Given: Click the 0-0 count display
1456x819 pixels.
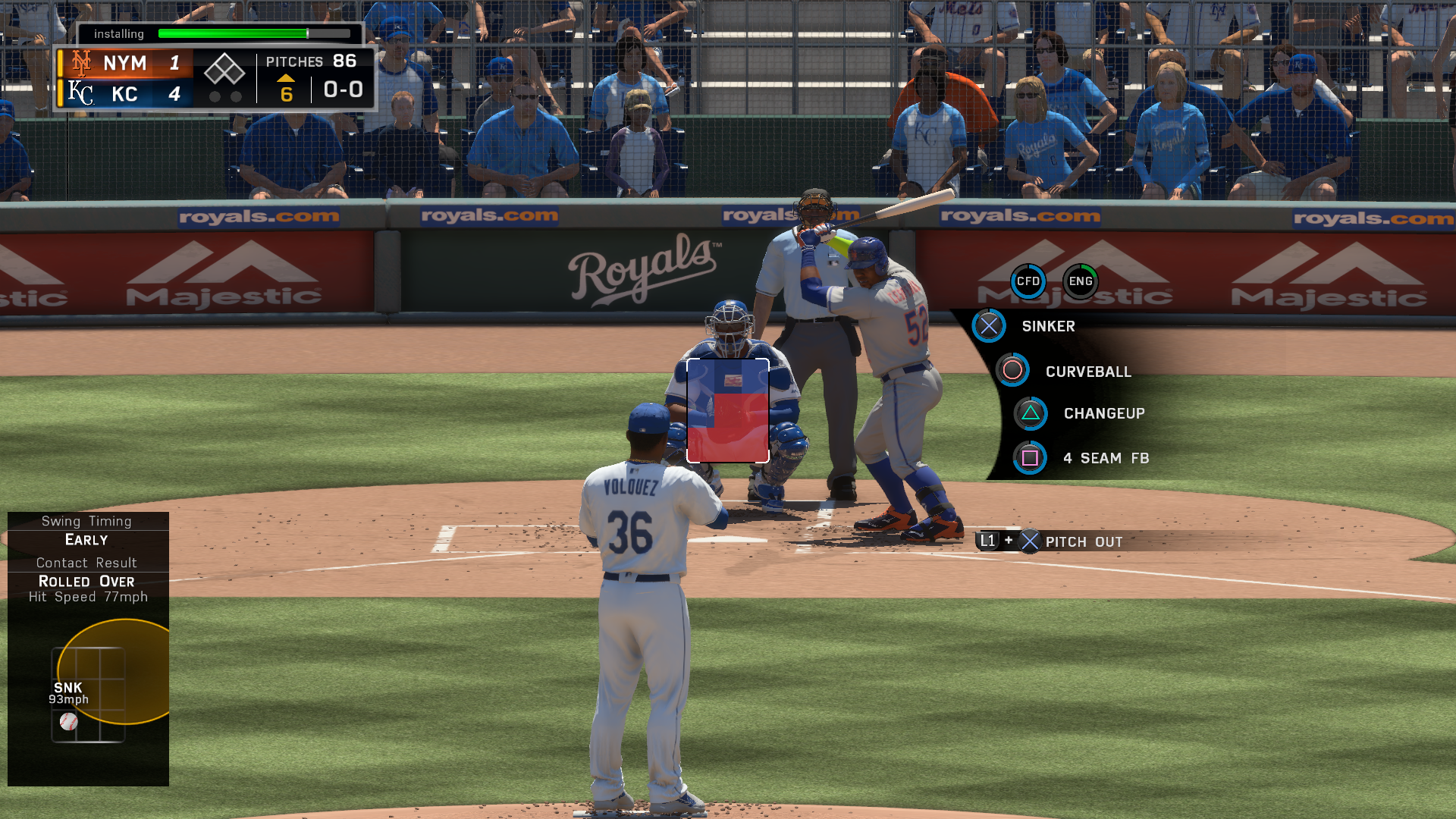Looking at the screenshot, I should click(x=343, y=89).
